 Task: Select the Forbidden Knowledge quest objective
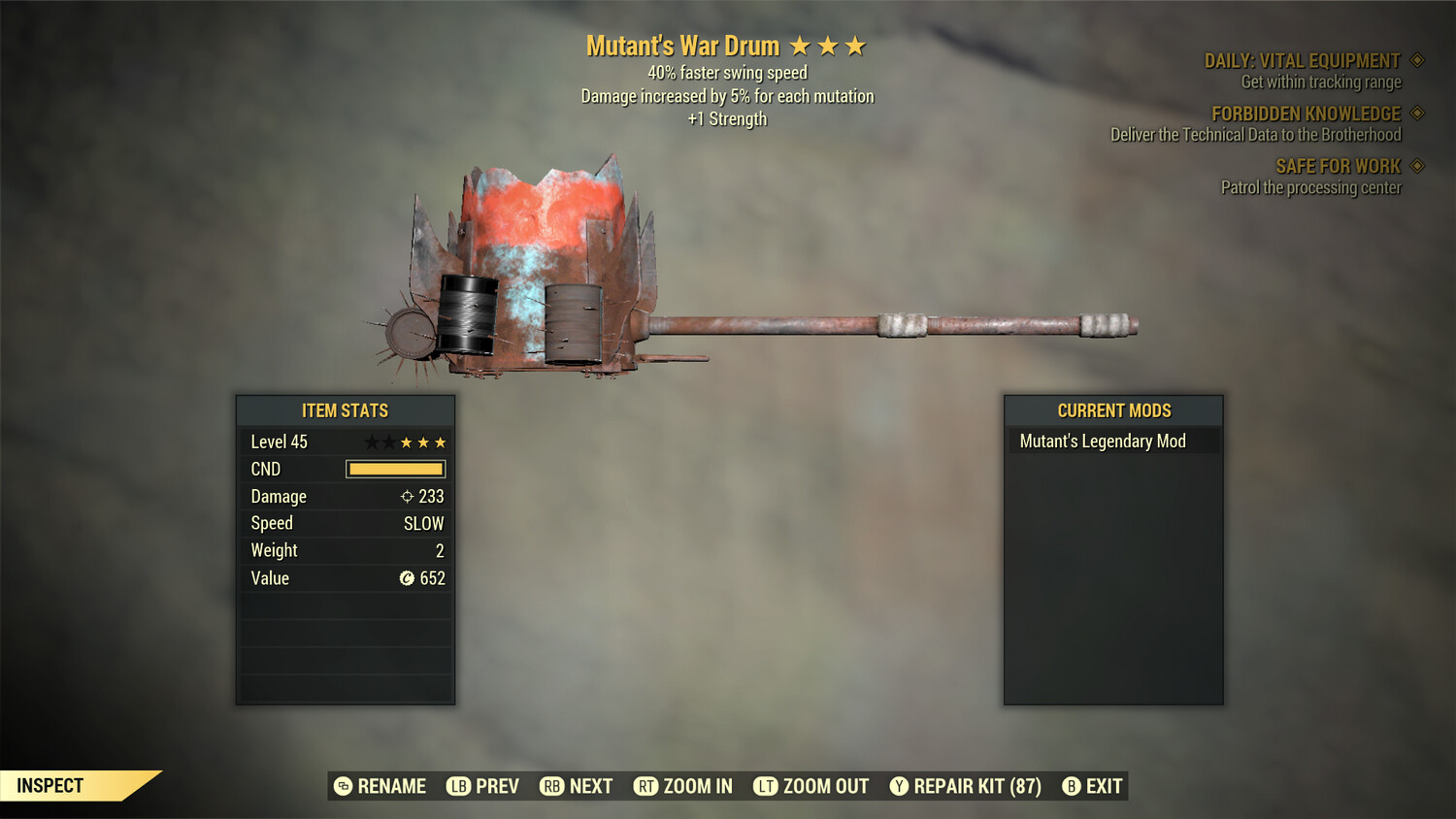pyautogui.click(x=1306, y=115)
